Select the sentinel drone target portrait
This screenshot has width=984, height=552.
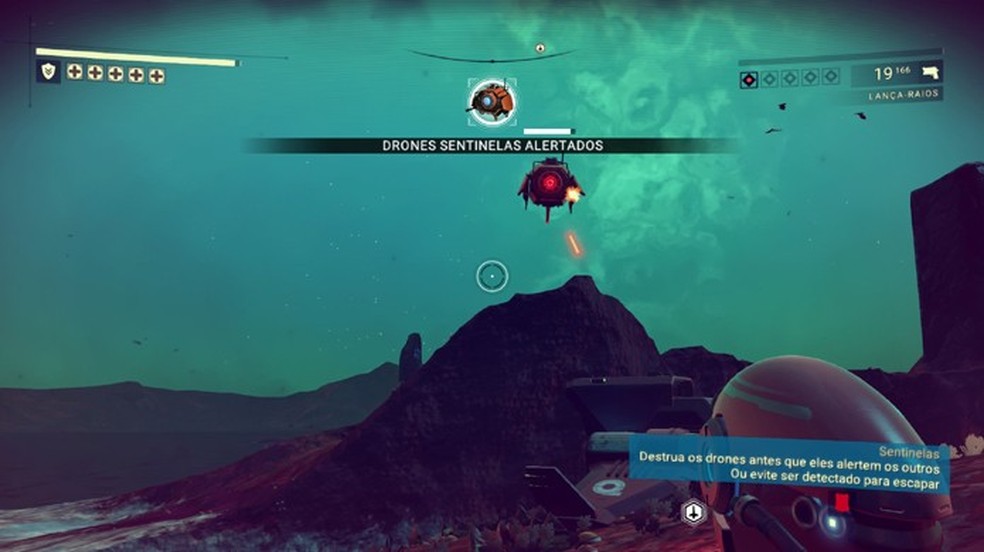point(492,101)
